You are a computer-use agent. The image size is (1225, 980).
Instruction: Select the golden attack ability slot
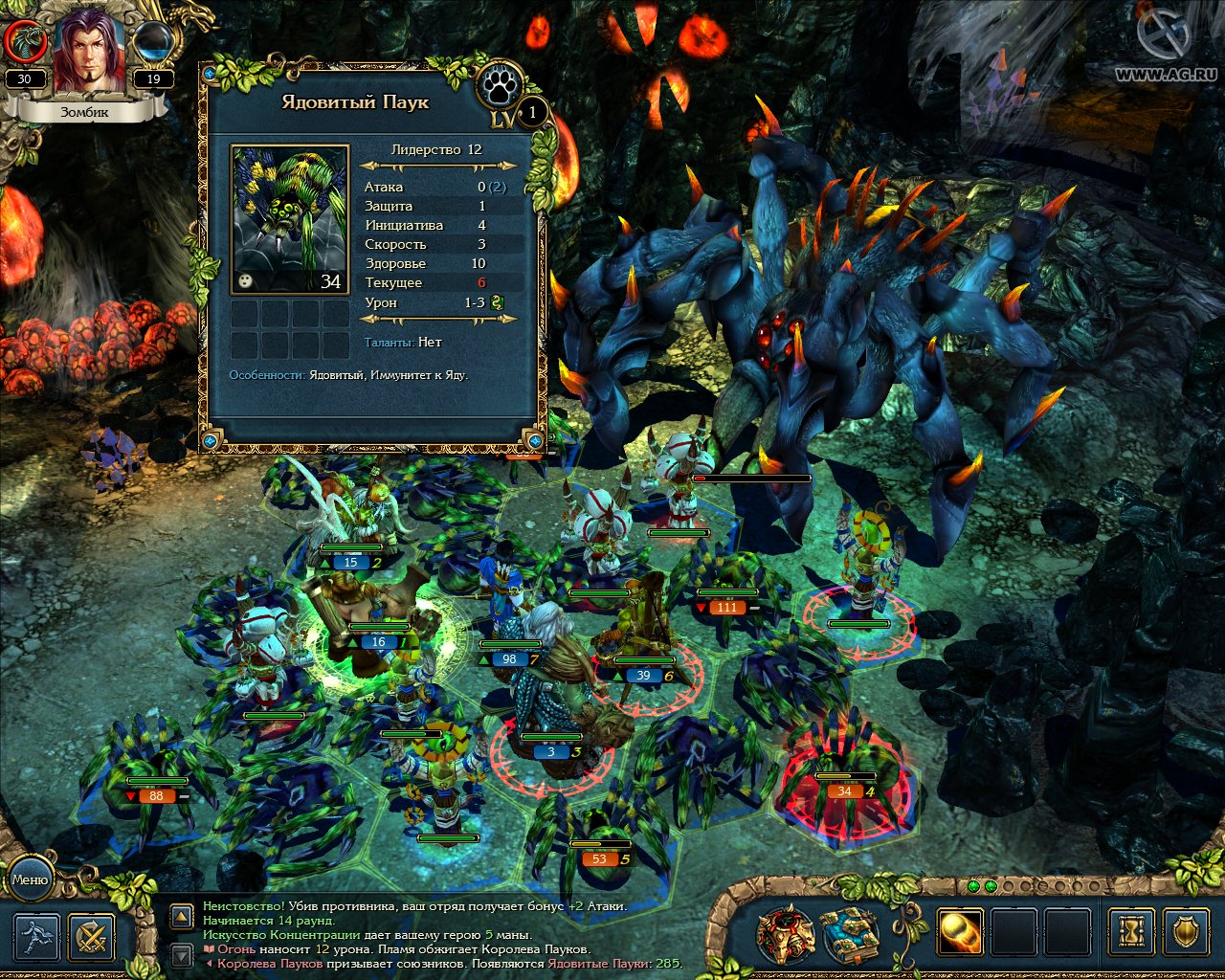(x=959, y=931)
